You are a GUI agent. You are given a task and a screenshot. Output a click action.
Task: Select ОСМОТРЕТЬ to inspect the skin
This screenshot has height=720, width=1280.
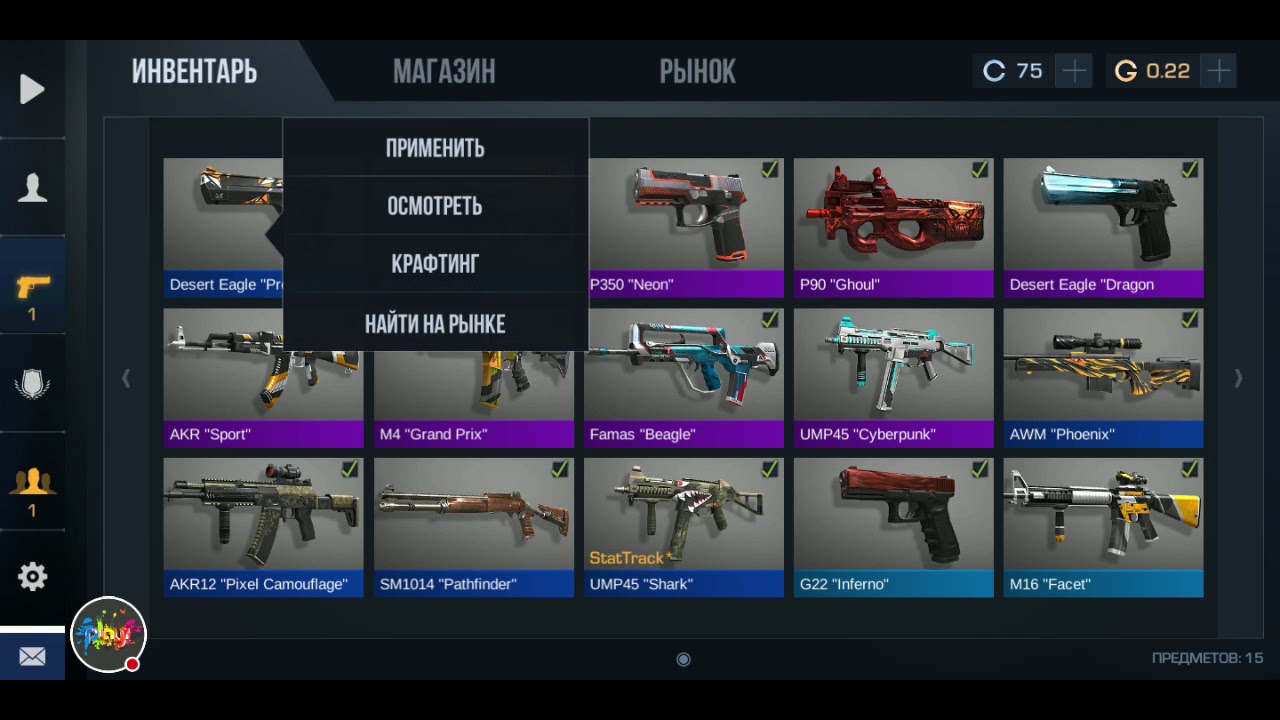tap(435, 206)
